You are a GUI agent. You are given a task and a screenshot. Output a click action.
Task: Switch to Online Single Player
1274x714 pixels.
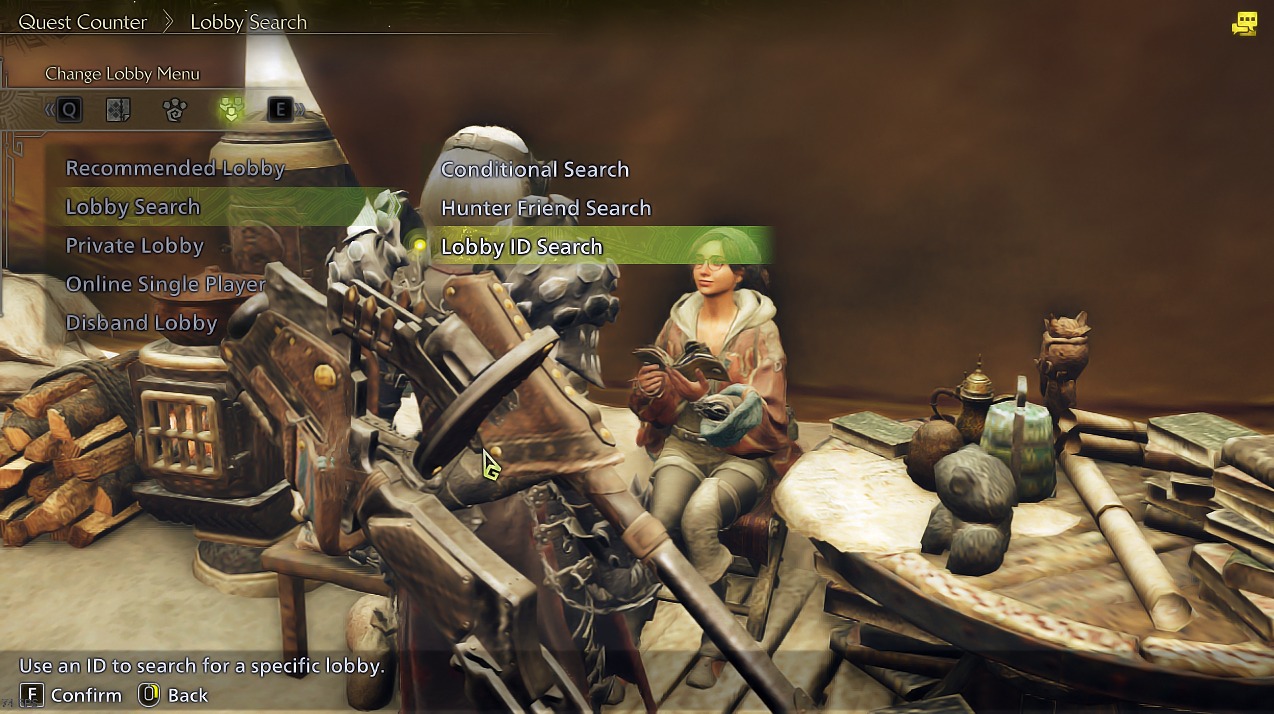165,284
